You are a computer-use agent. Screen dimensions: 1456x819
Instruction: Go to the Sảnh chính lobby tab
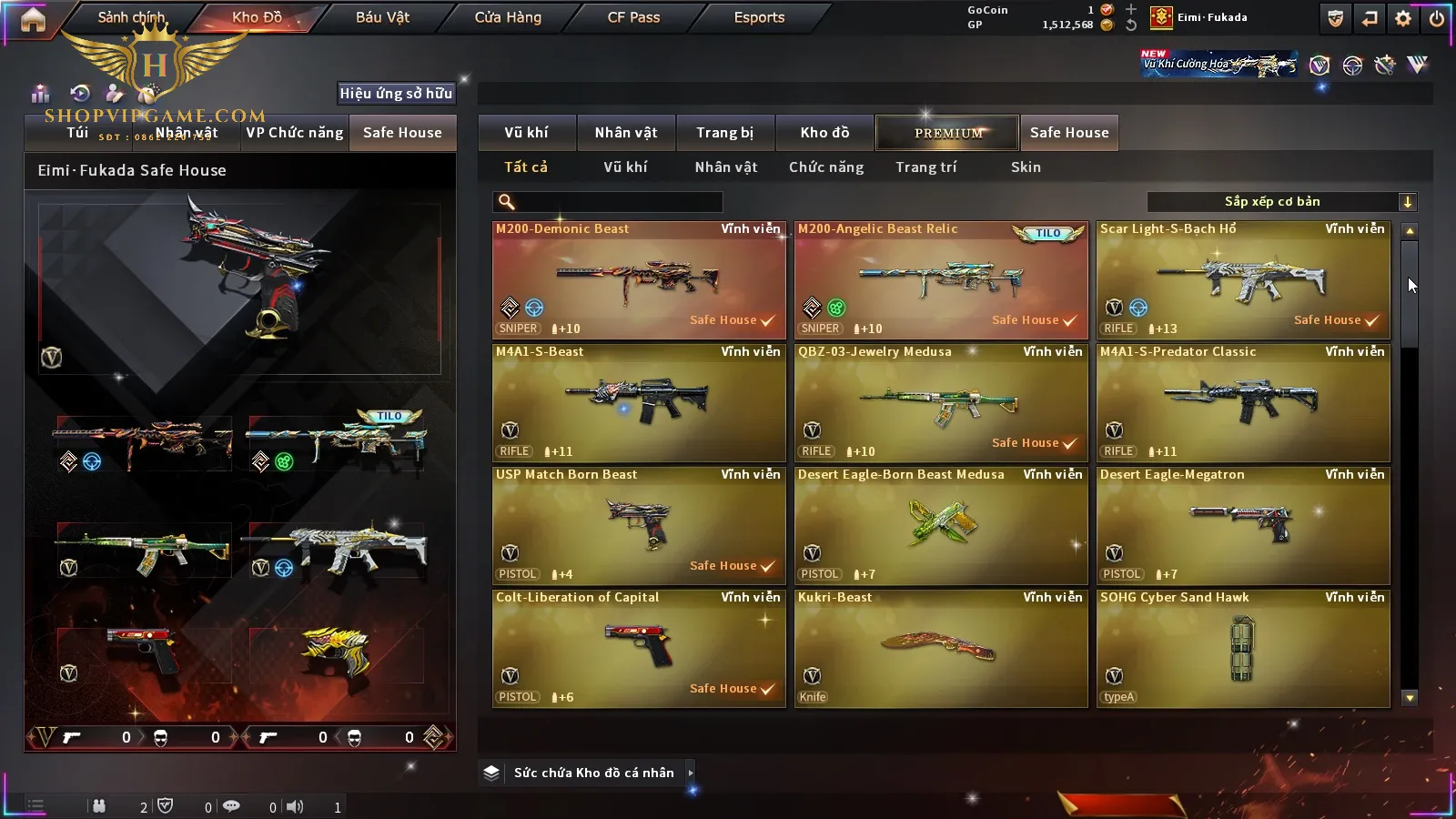click(131, 17)
